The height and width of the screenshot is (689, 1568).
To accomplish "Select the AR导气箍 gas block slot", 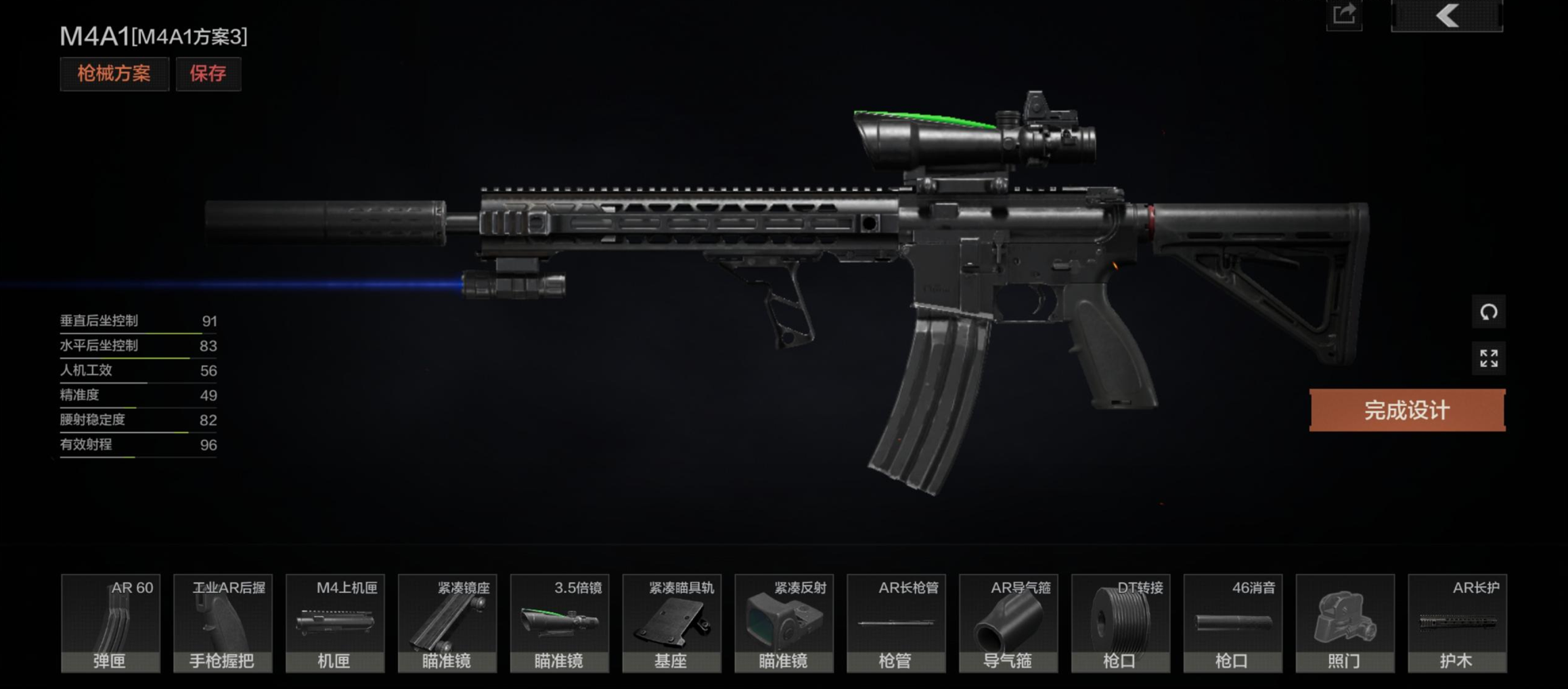I will coord(1008,623).
